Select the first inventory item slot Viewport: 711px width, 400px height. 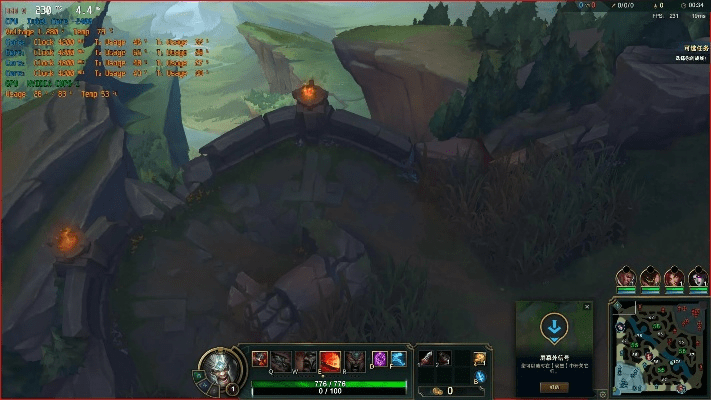point(424,358)
